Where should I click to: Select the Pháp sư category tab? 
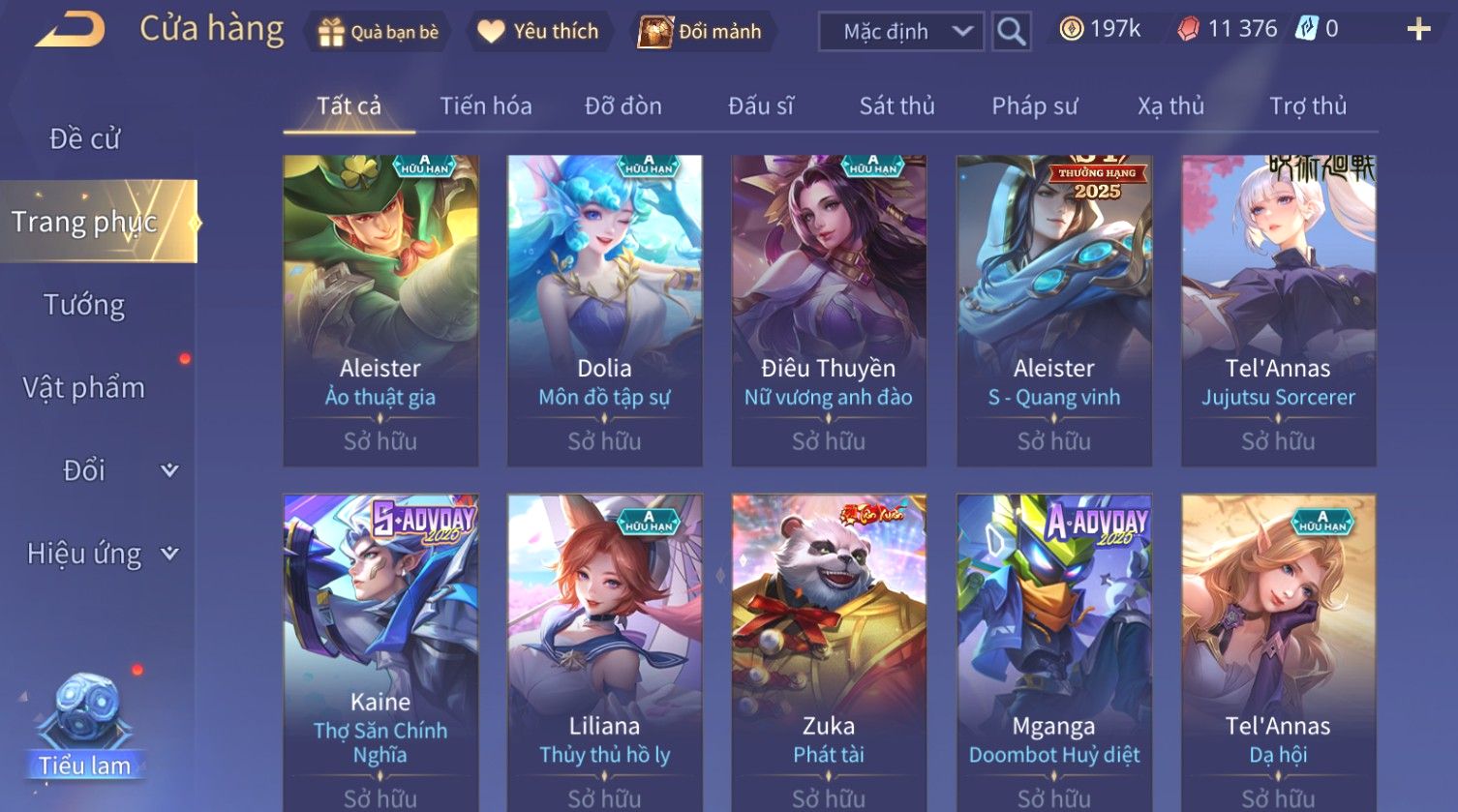tap(1034, 105)
